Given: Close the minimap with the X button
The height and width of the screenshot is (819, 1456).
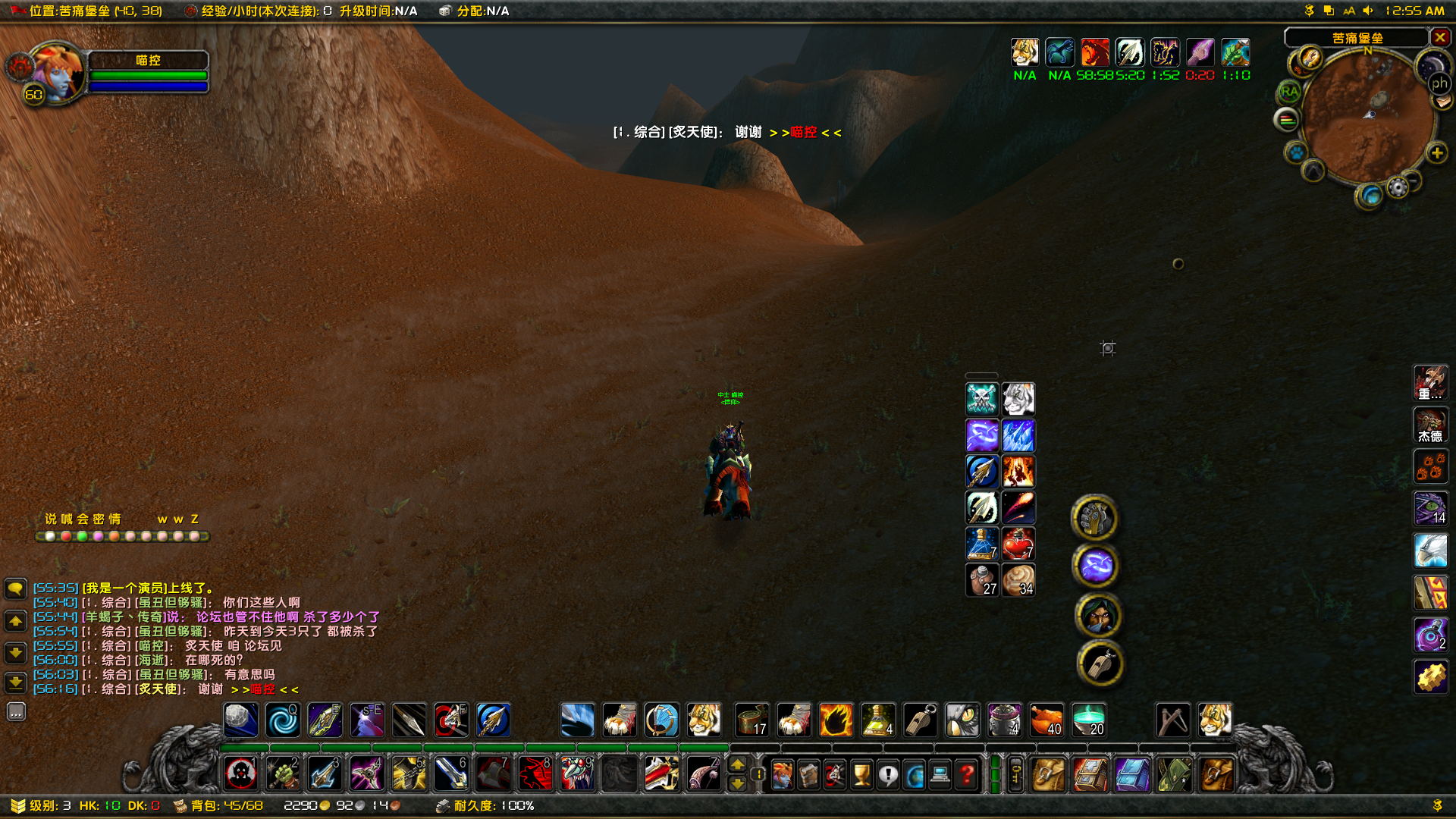Looking at the screenshot, I should click(x=1440, y=37).
